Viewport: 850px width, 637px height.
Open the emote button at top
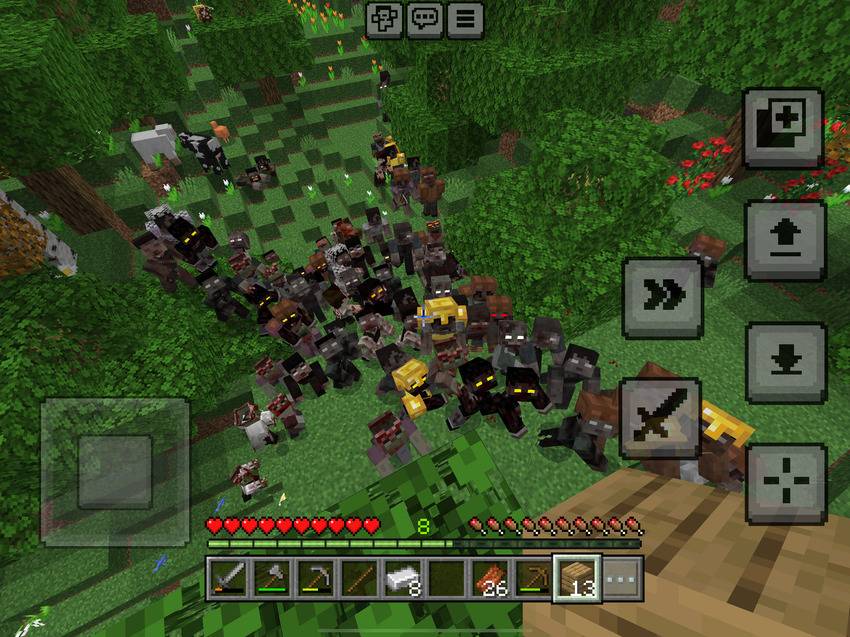coord(384,20)
